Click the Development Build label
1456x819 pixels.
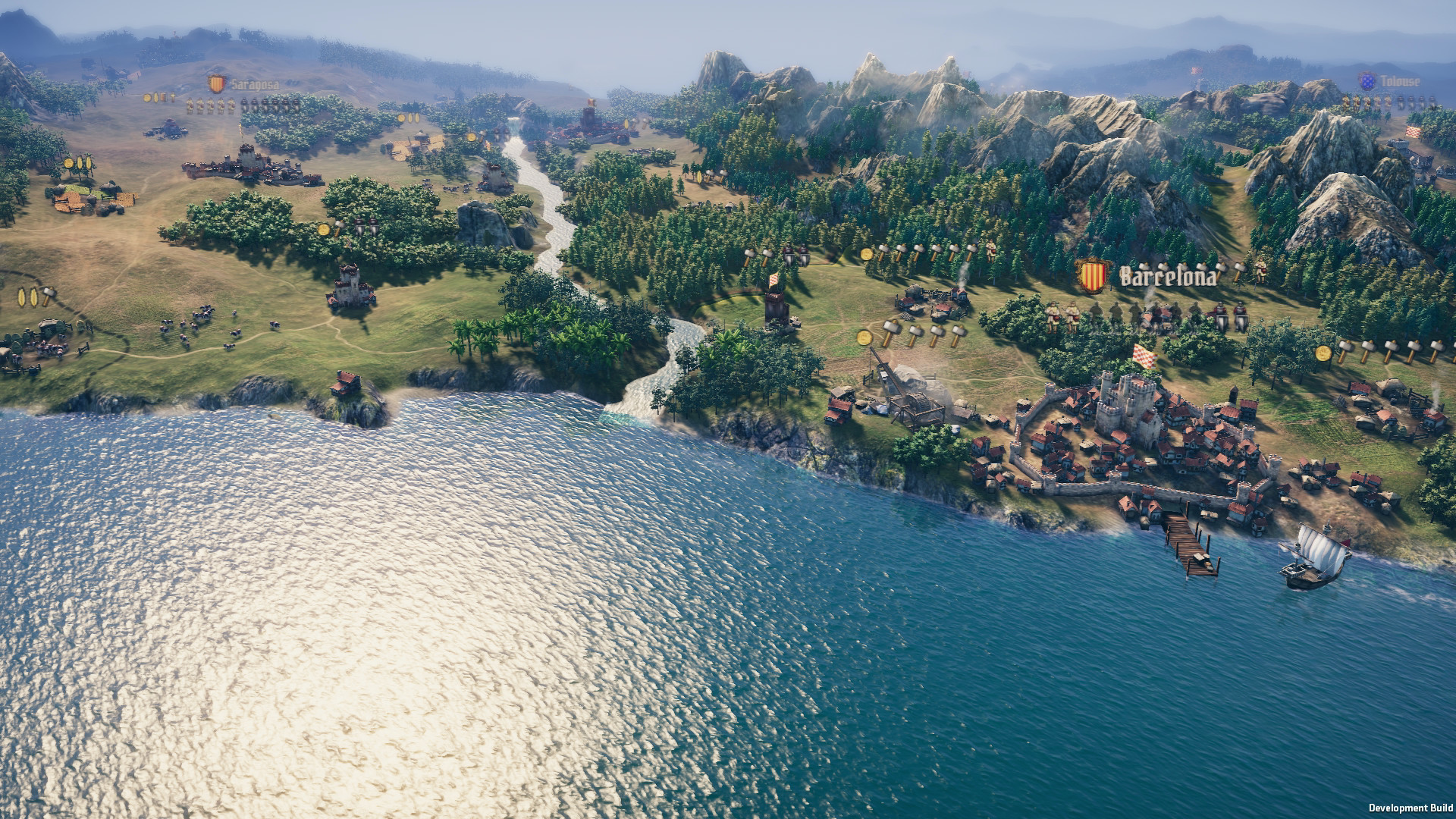pyautogui.click(x=1410, y=806)
